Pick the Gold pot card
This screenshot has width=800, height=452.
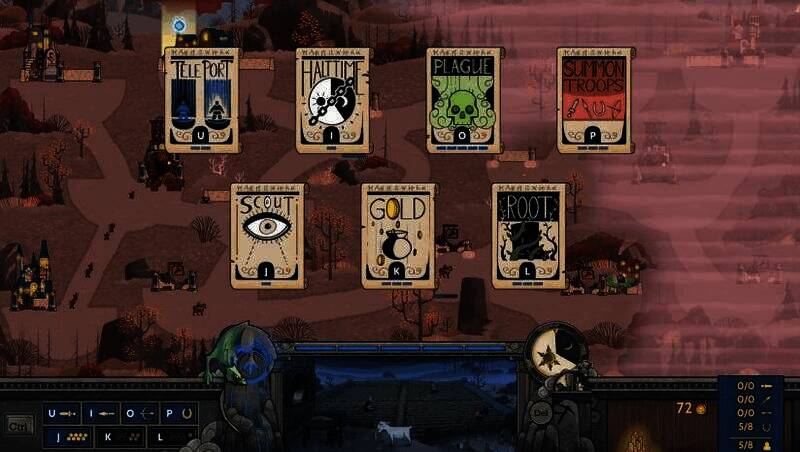[398, 234]
